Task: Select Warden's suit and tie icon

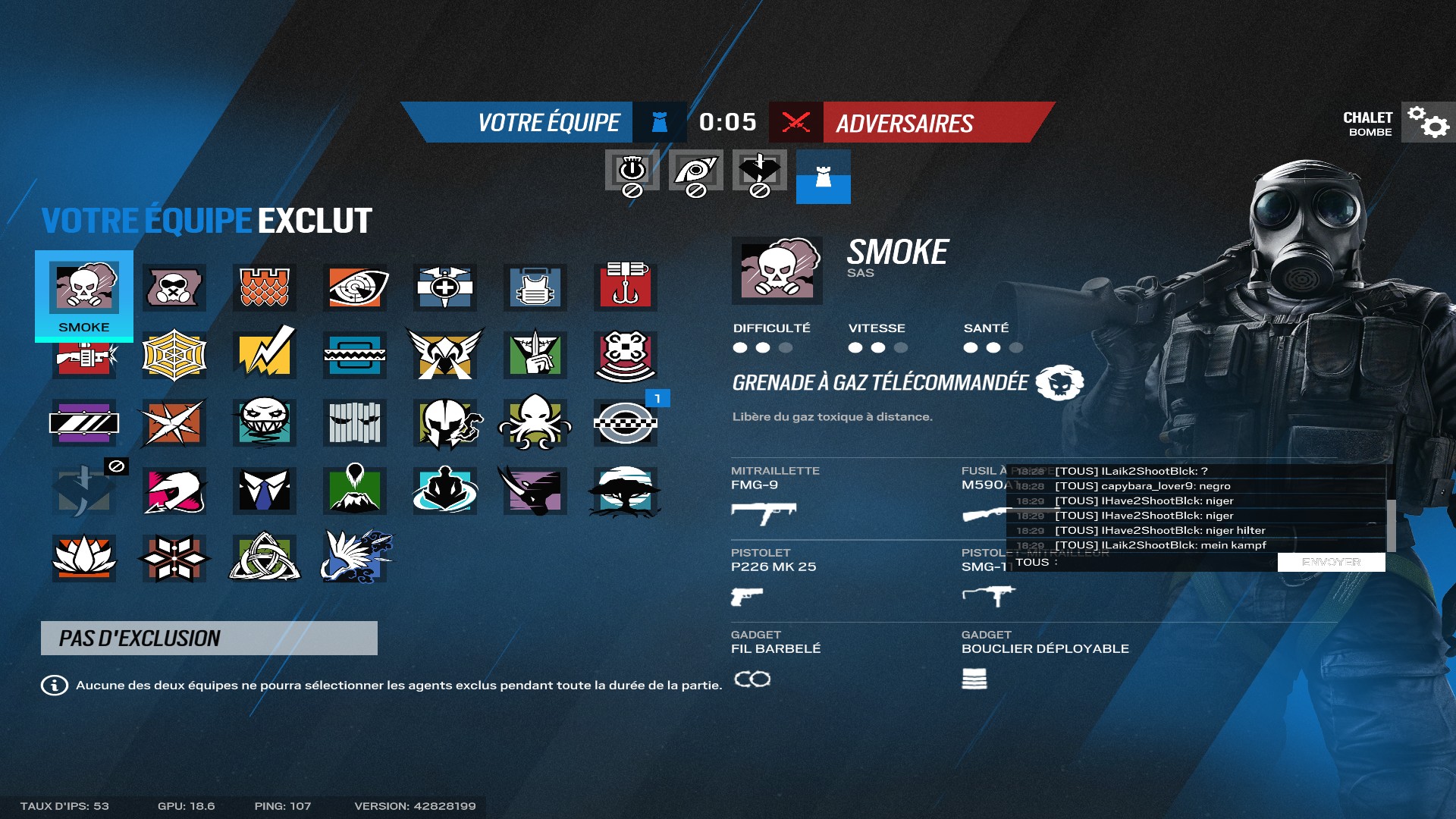Action: (263, 491)
